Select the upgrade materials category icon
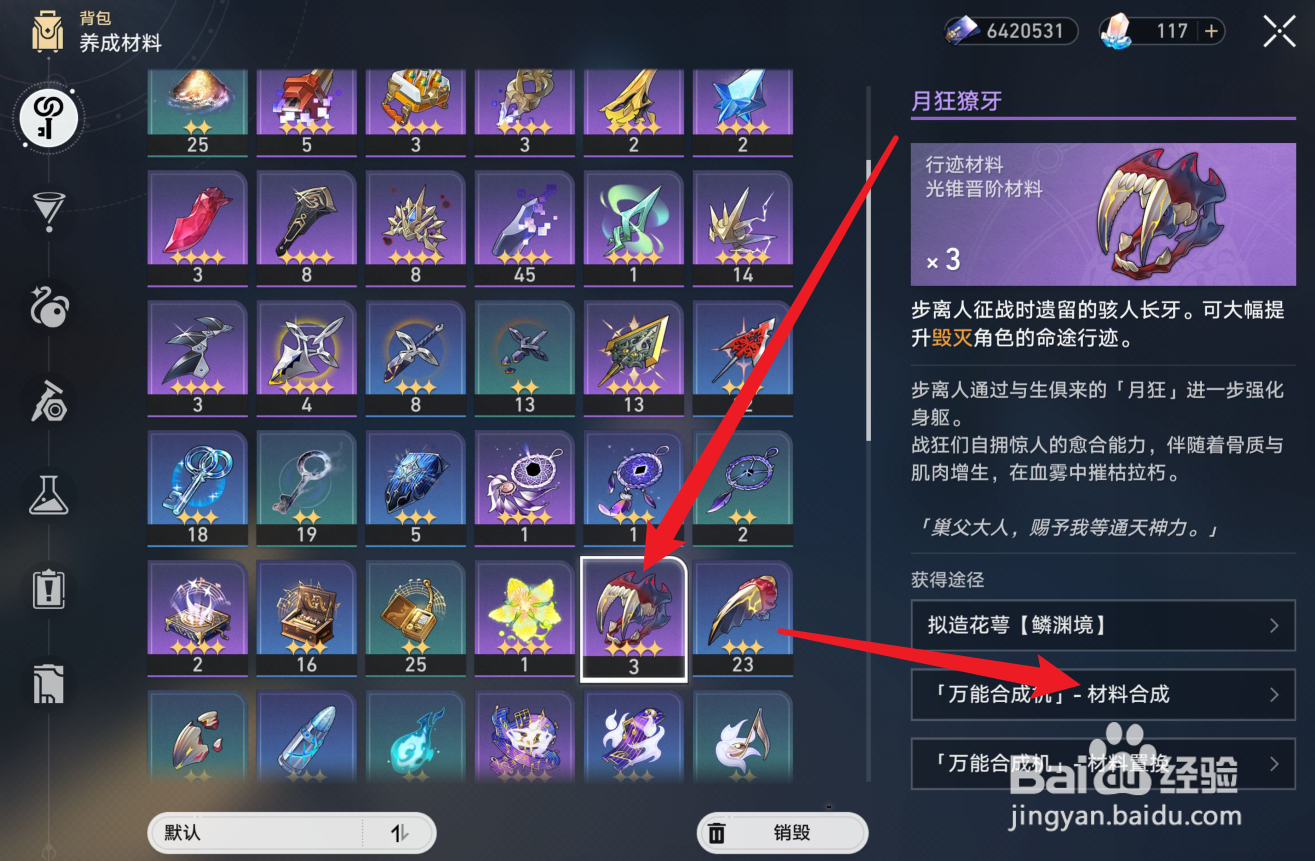 pos(47,117)
